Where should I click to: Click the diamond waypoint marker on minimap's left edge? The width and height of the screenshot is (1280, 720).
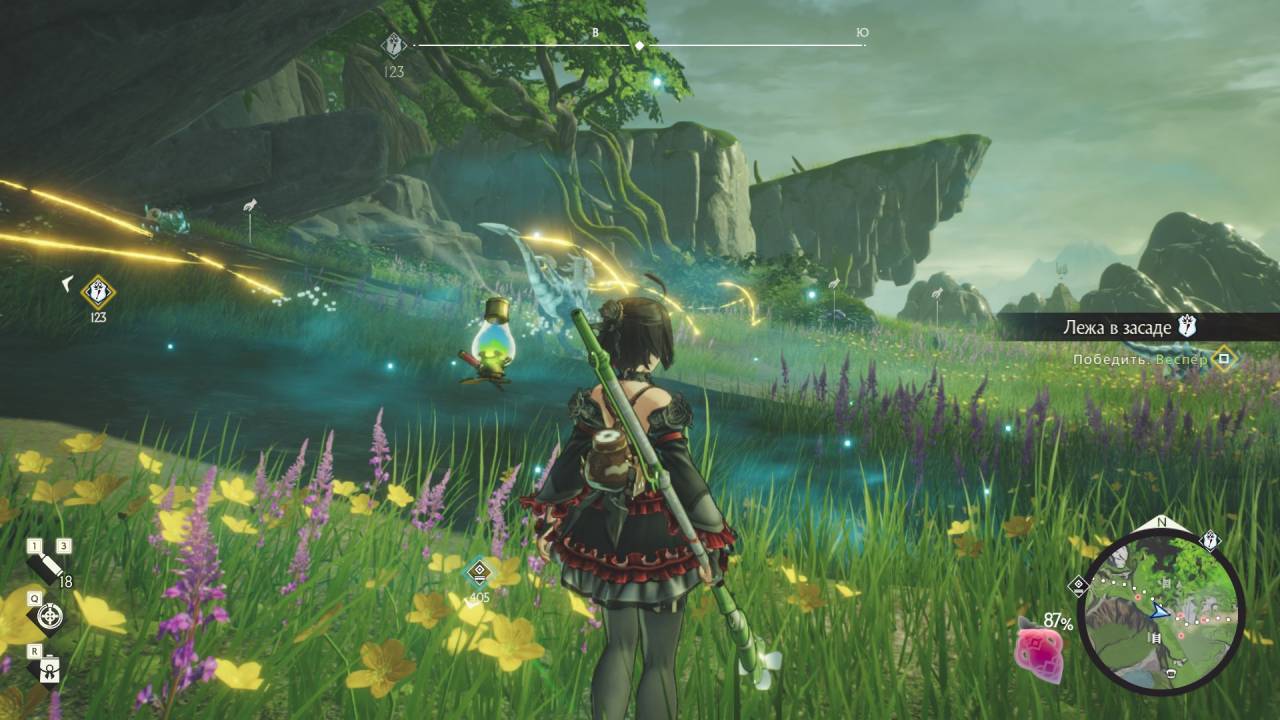pos(1078,587)
